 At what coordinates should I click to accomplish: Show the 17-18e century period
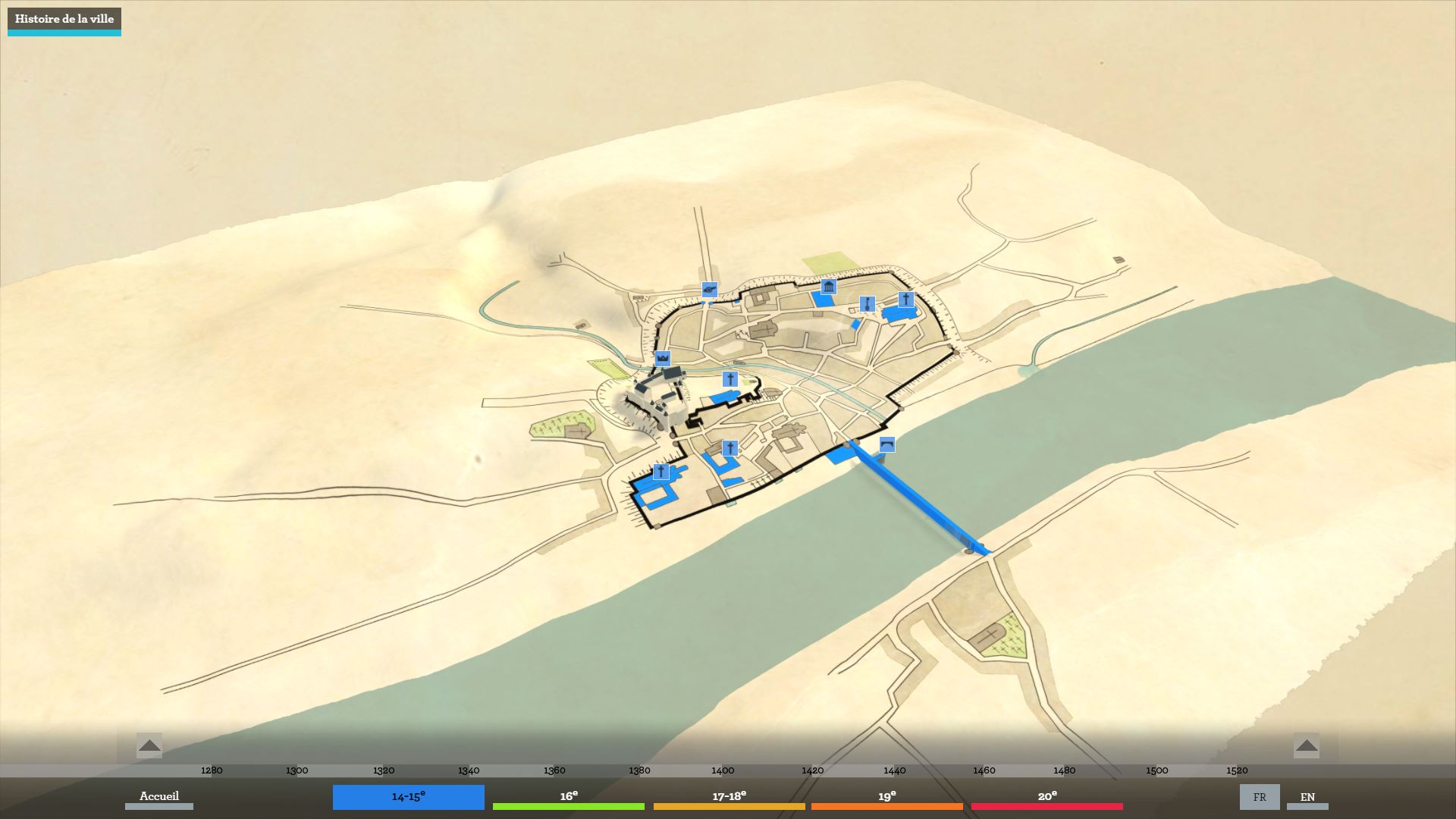click(x=729, y=796)
